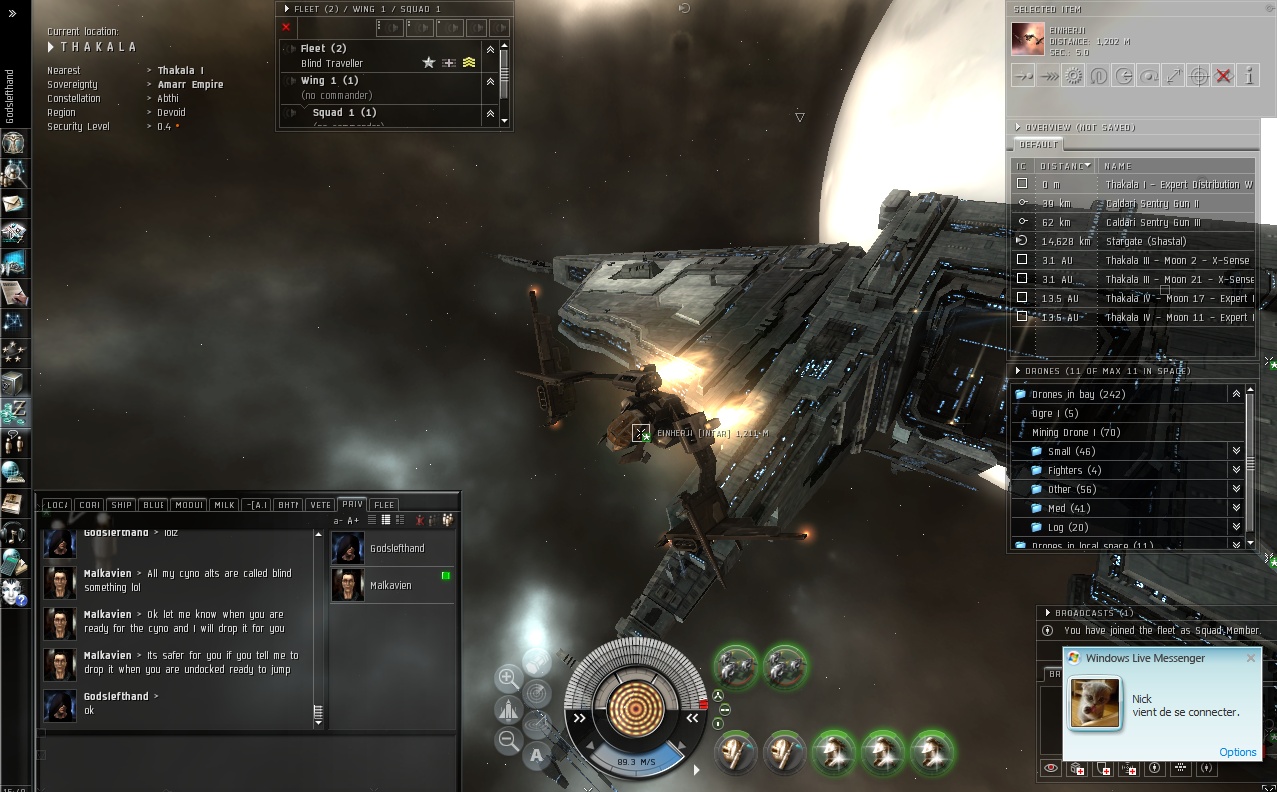This screenshot has width=1277, height=792.
Task: Close the Windows Live Messenger notification
Action: 1250,658
